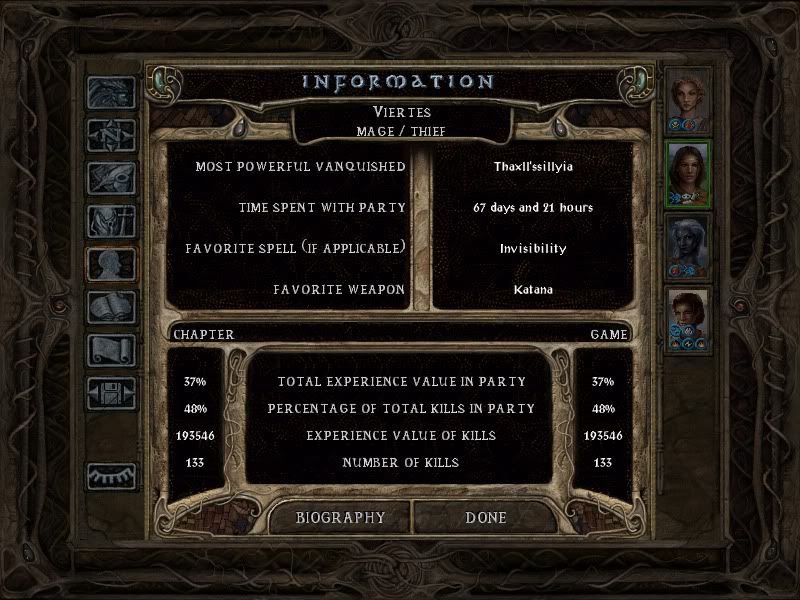
Task: Return to game with the dragon icon
Action: coord(110,93)
